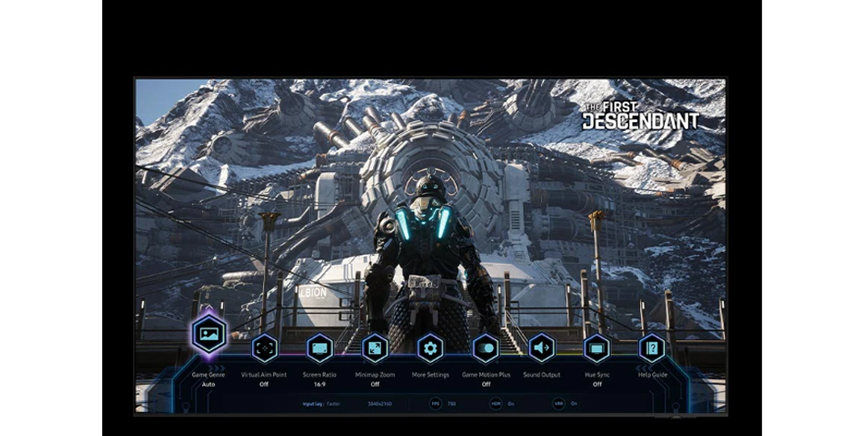Open the Help Guide
The height and width of the screenshot is (436, 865).
[652, 348]
